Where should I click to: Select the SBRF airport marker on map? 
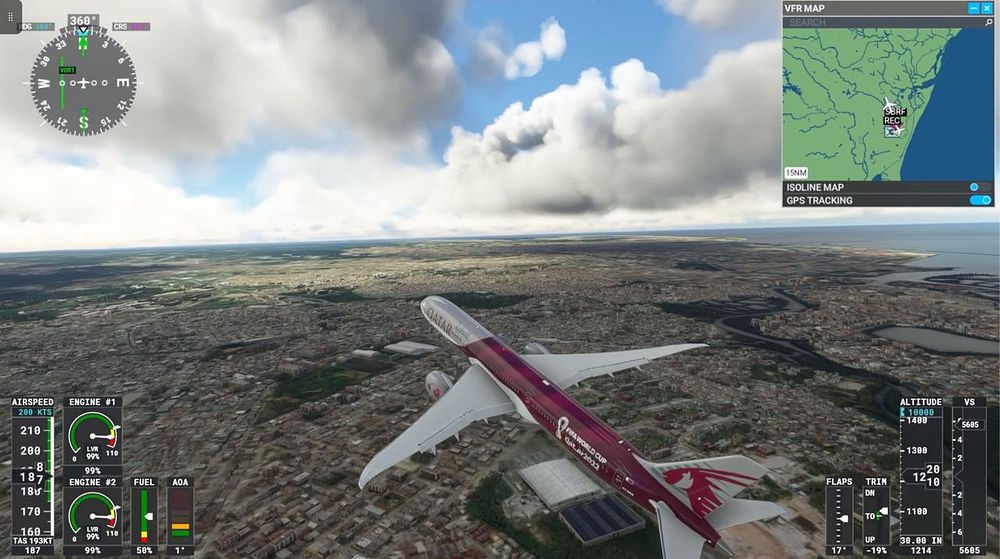pos(895,111)
